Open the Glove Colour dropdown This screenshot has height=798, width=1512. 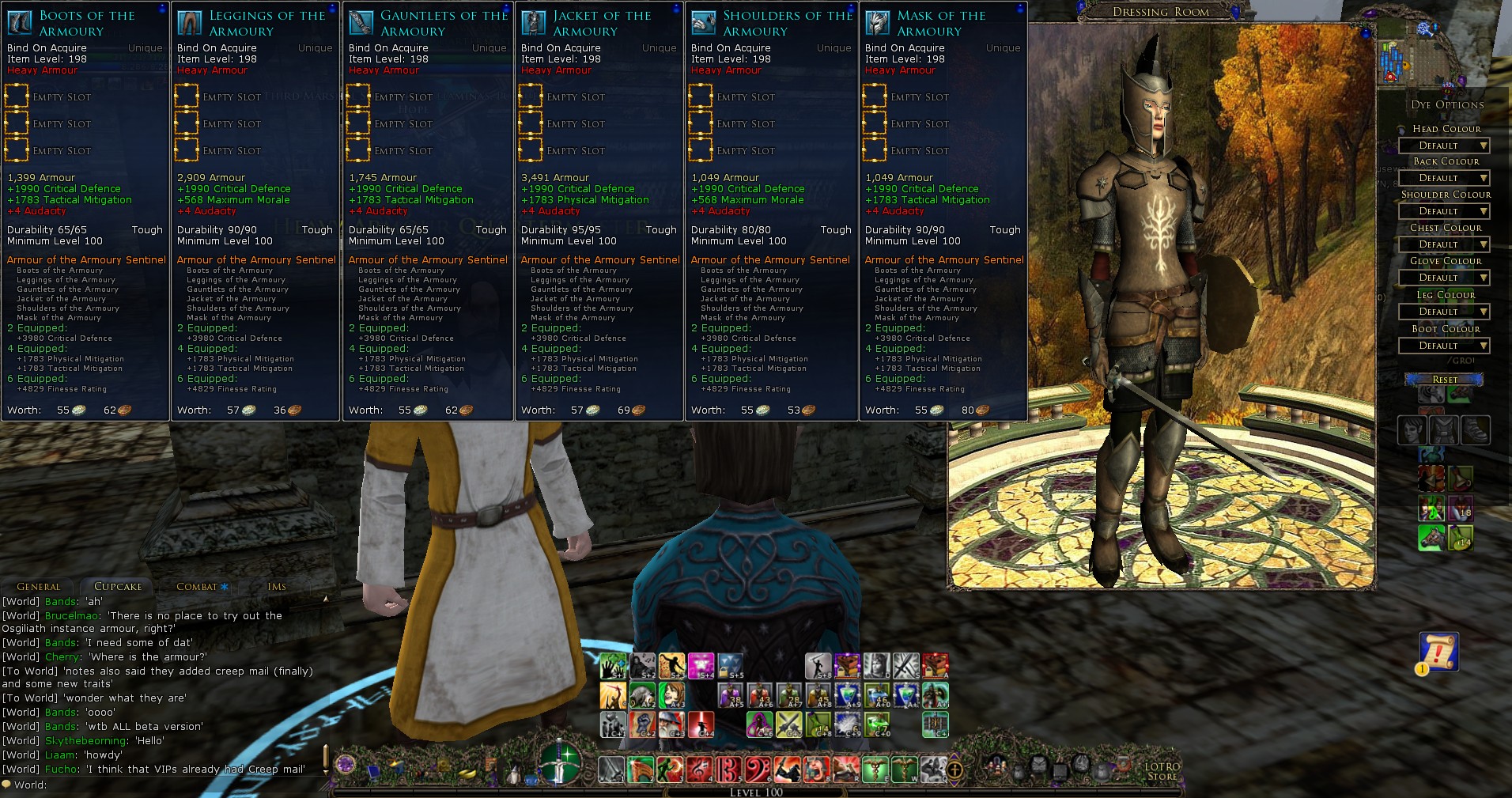[1444, 278]
